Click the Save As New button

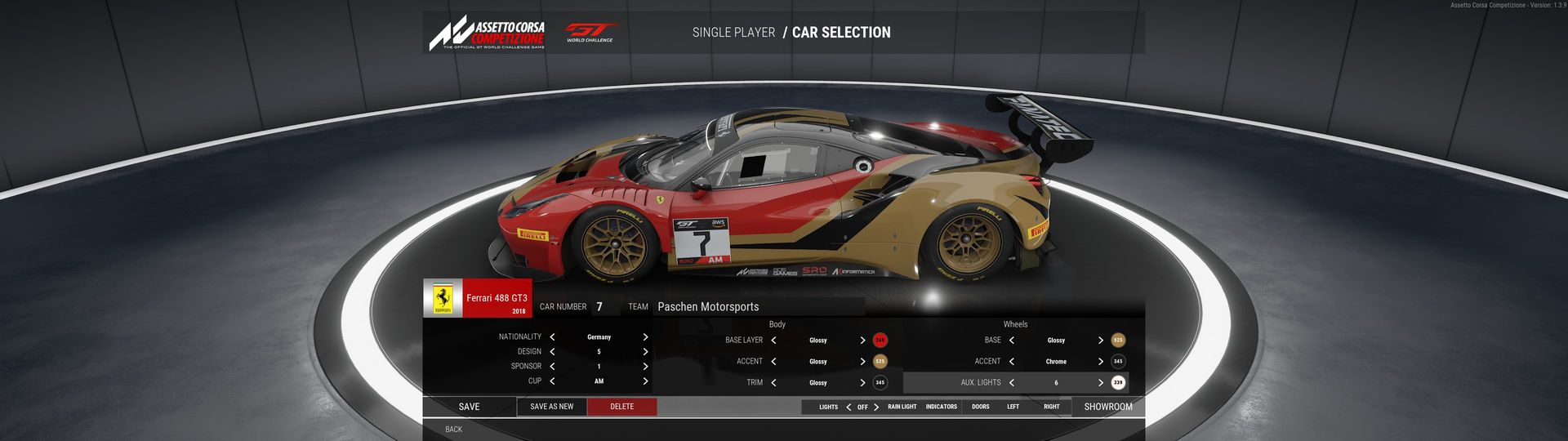pyautogui.click(x=551, y=407)
